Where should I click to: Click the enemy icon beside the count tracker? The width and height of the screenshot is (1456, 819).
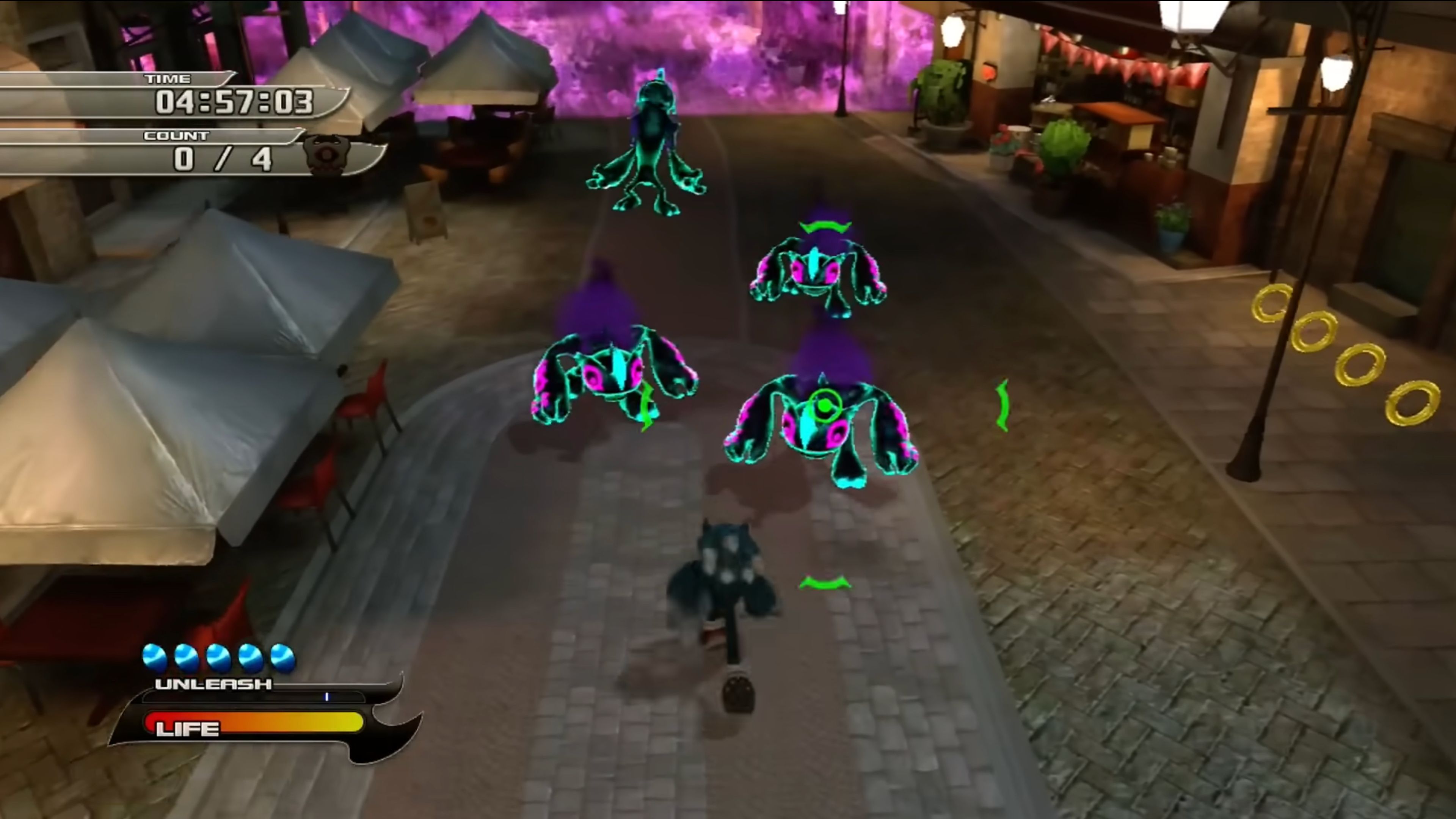point(327,154)
